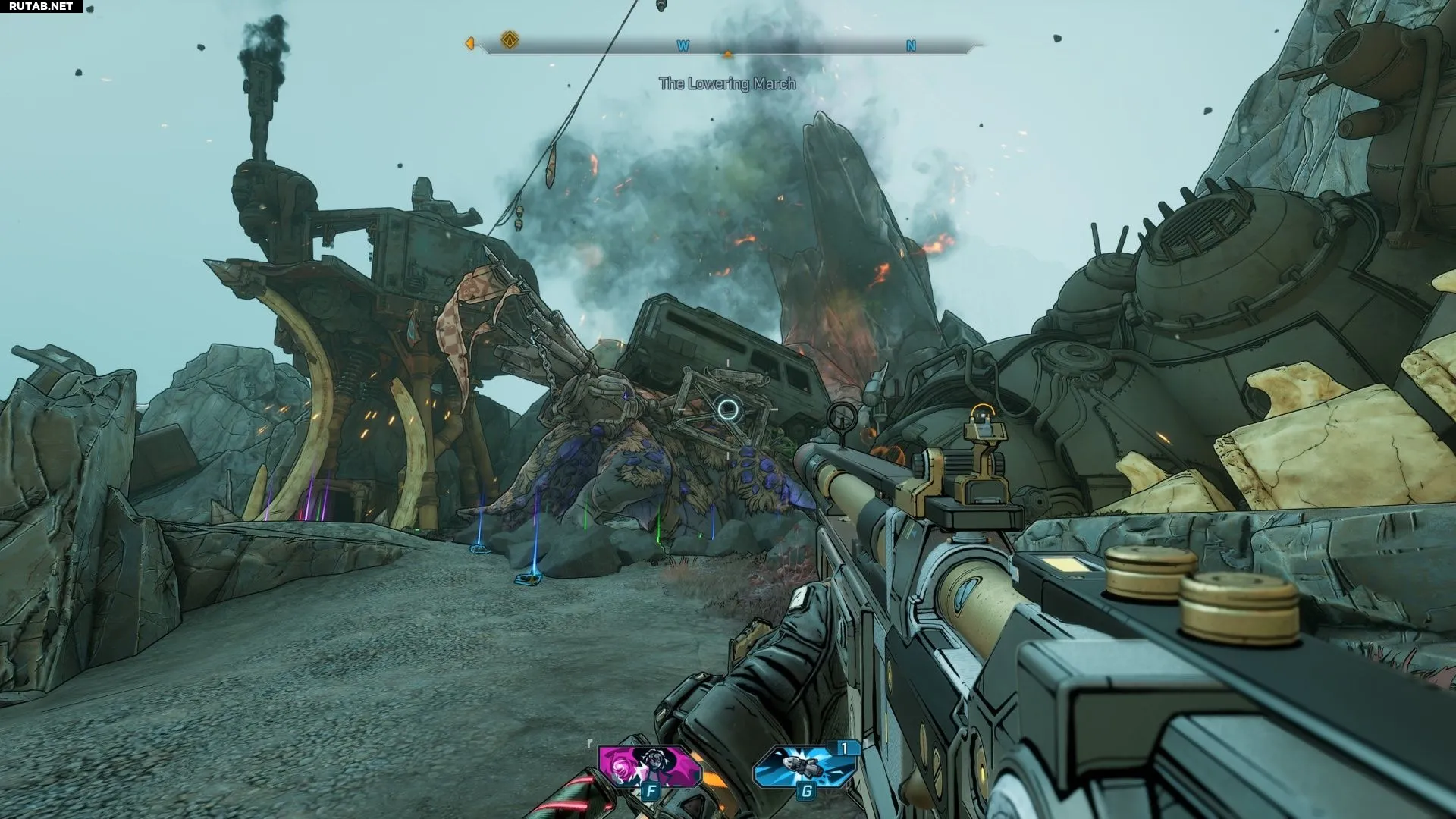Select the orange diamond marker on the compass
The height and width of the screenshot is (819, 1456).
510,39
